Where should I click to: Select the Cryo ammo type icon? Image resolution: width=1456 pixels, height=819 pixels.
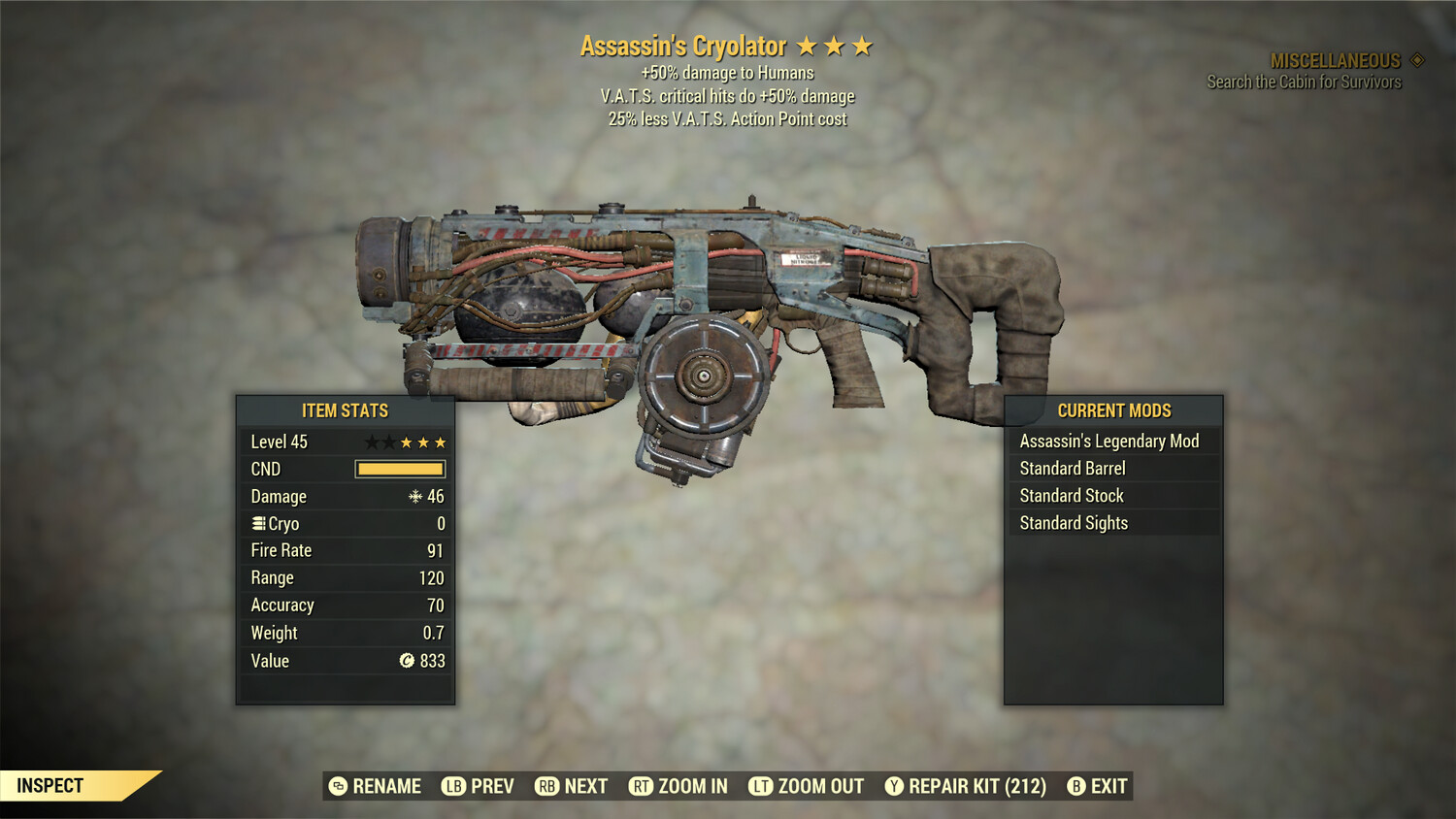(257, 523)
